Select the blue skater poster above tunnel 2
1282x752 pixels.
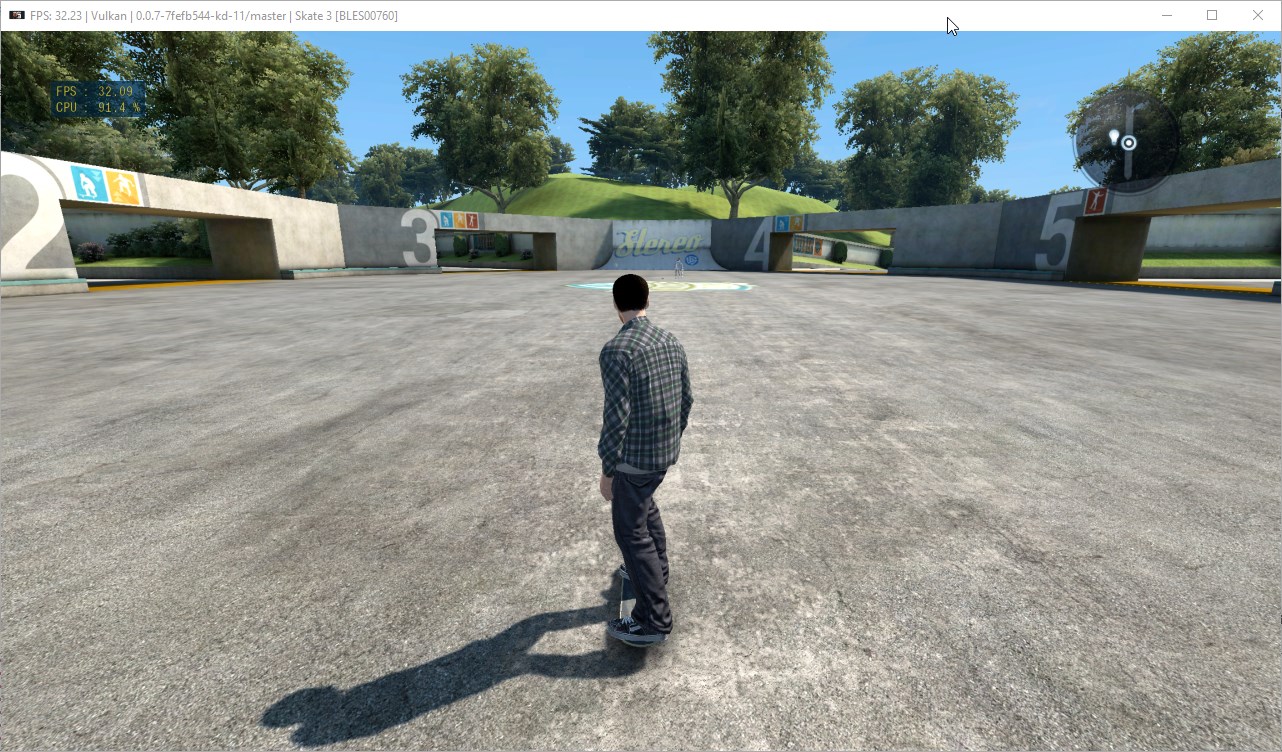[89, 183]
